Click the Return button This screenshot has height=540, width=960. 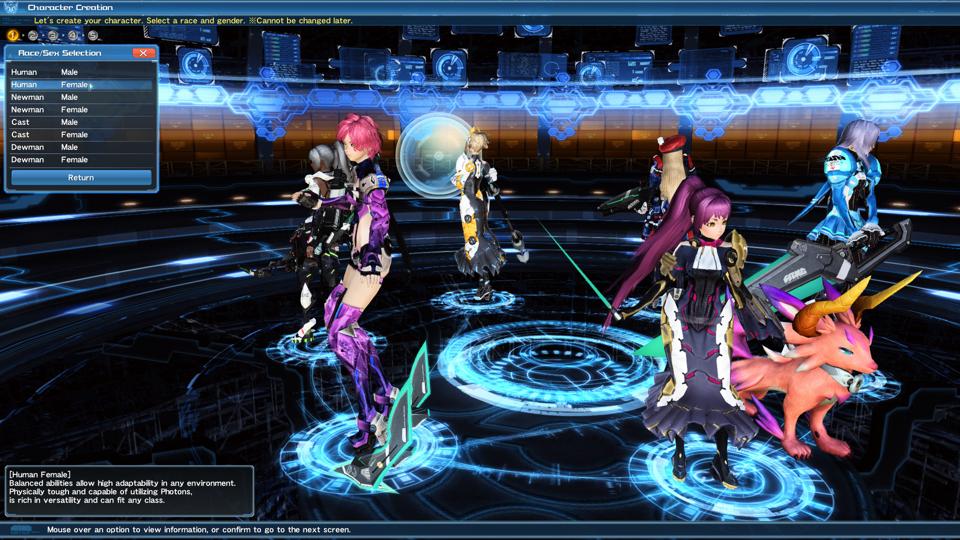point(81,178)
